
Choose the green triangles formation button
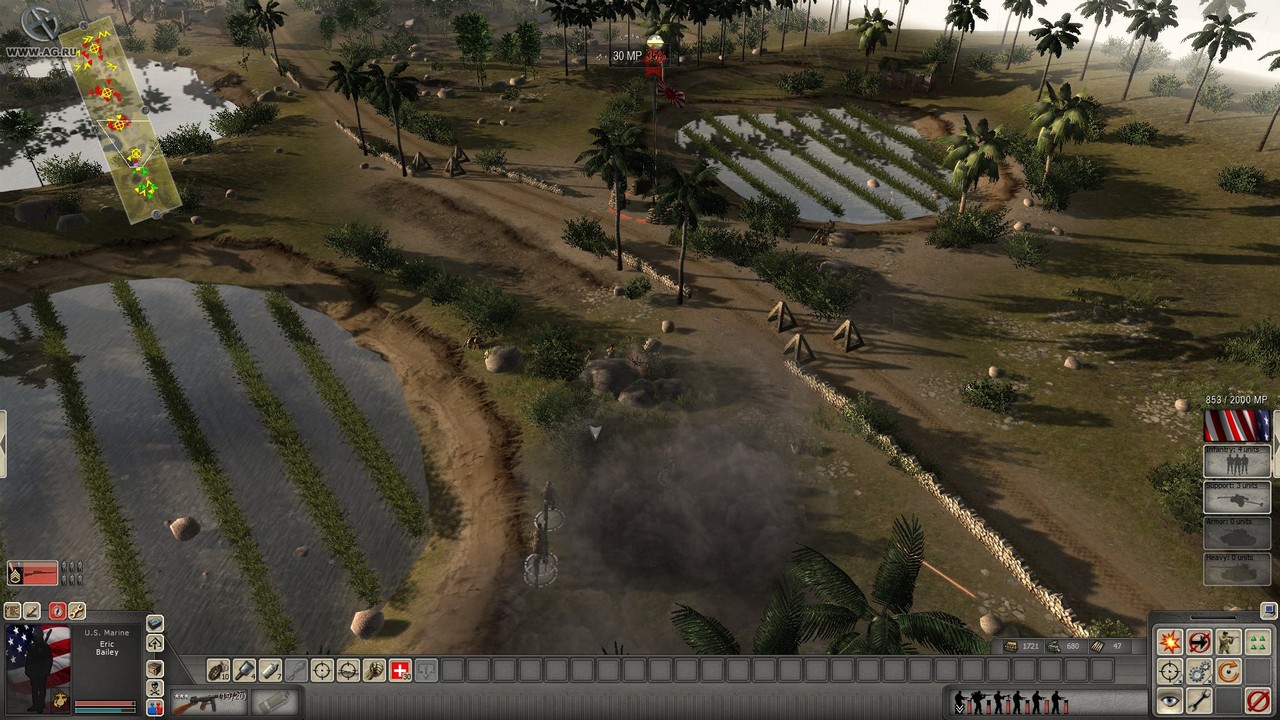coord(1258,642)
